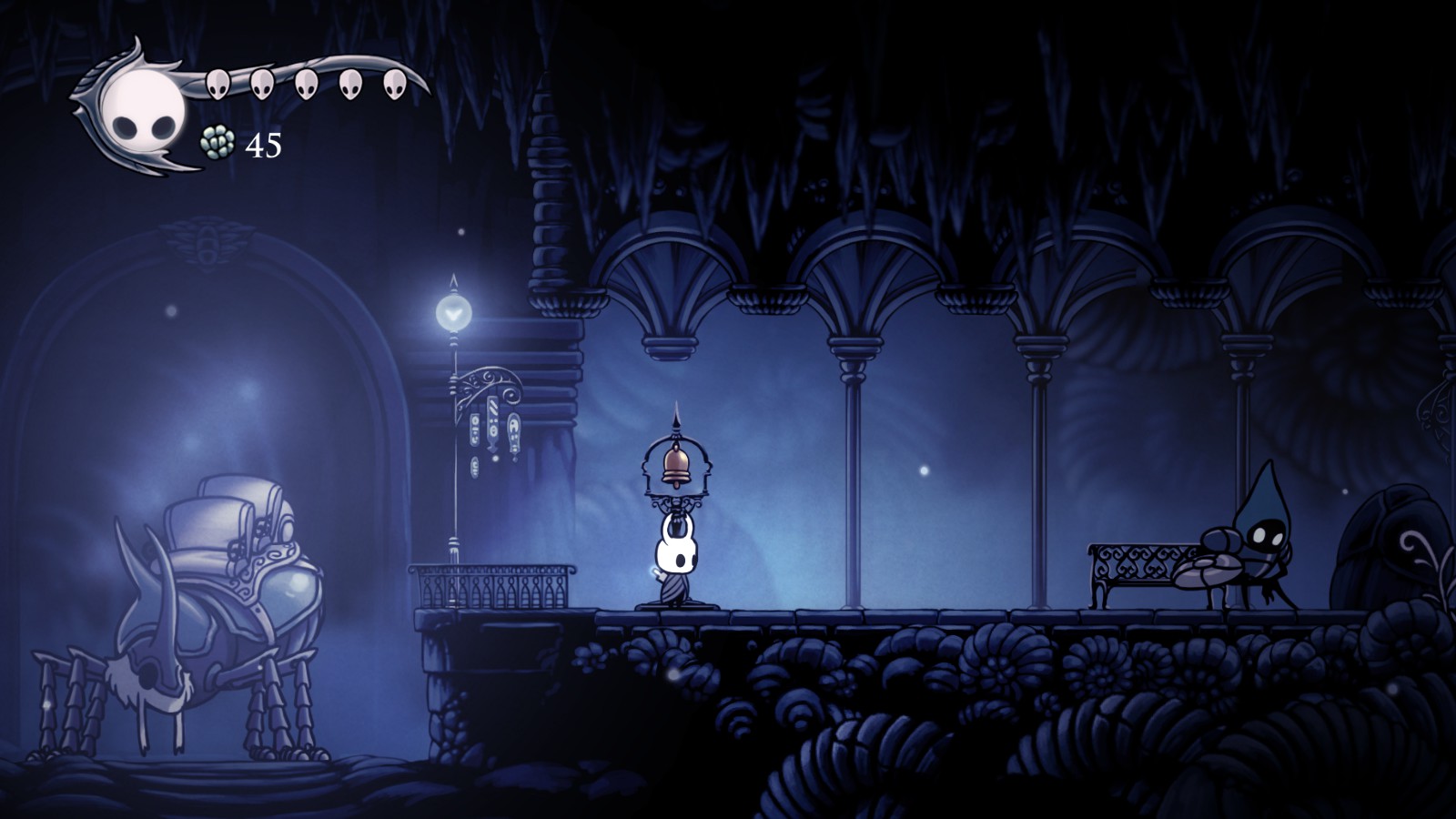Select the Knight character standing below the bell

(677, 555)
